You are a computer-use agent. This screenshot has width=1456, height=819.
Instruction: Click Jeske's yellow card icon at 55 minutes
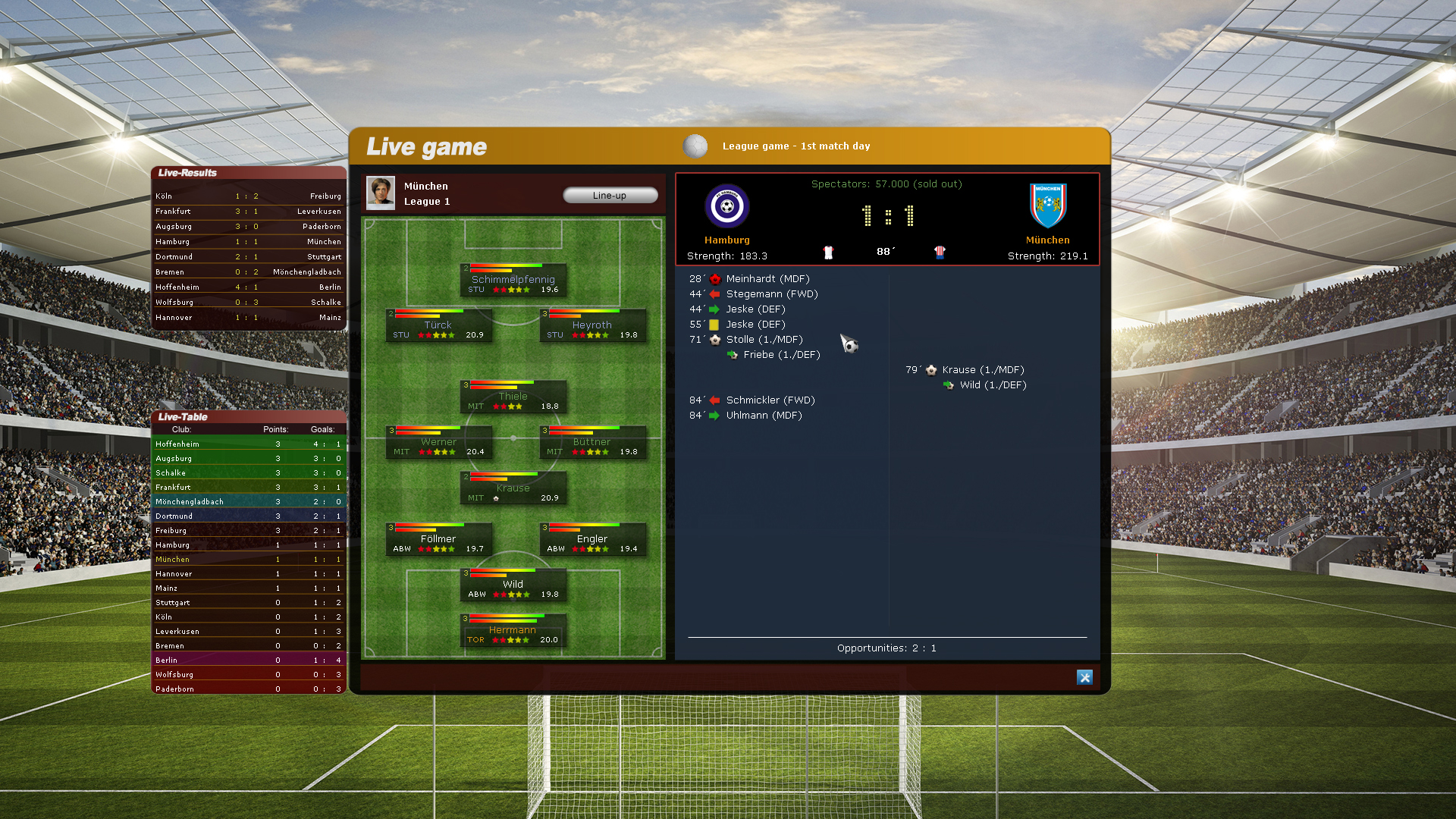pos(714,324)
